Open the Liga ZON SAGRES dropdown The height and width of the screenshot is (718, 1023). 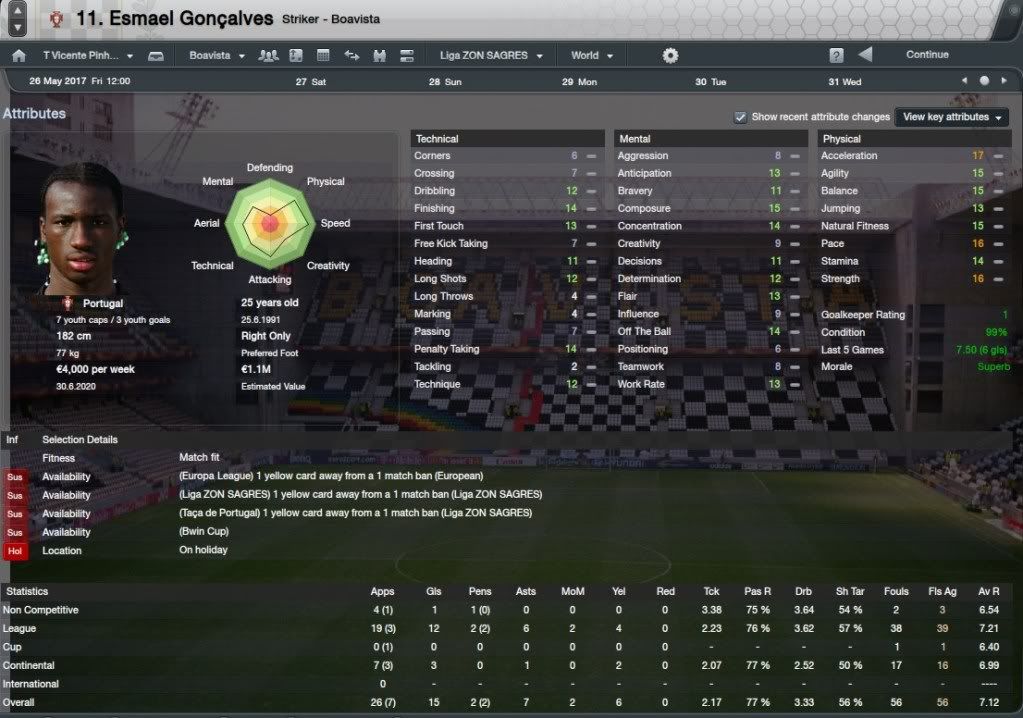click(x=490, y=56)
